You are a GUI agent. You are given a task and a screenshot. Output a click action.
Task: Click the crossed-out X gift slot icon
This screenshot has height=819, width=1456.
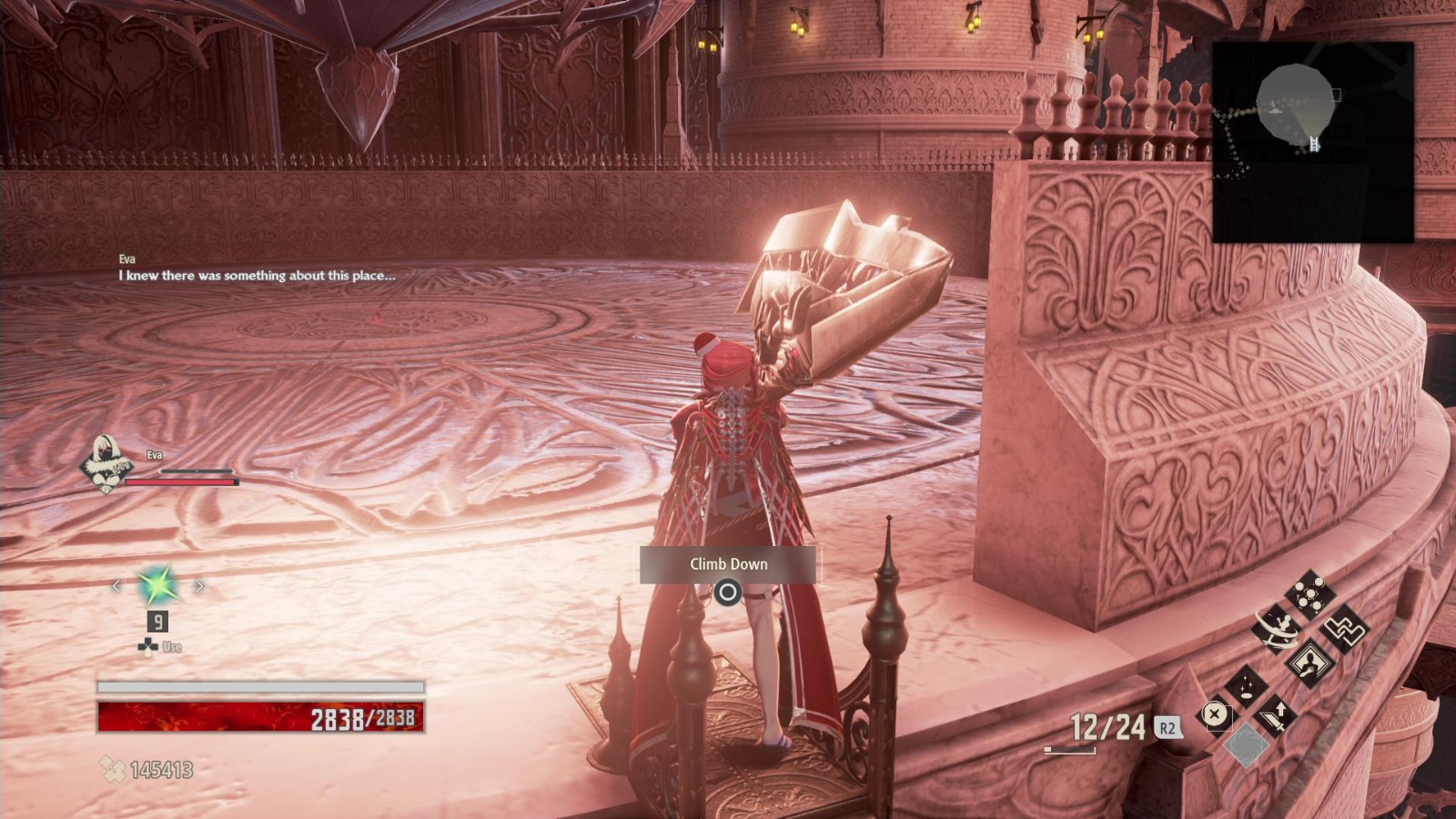1214,715
